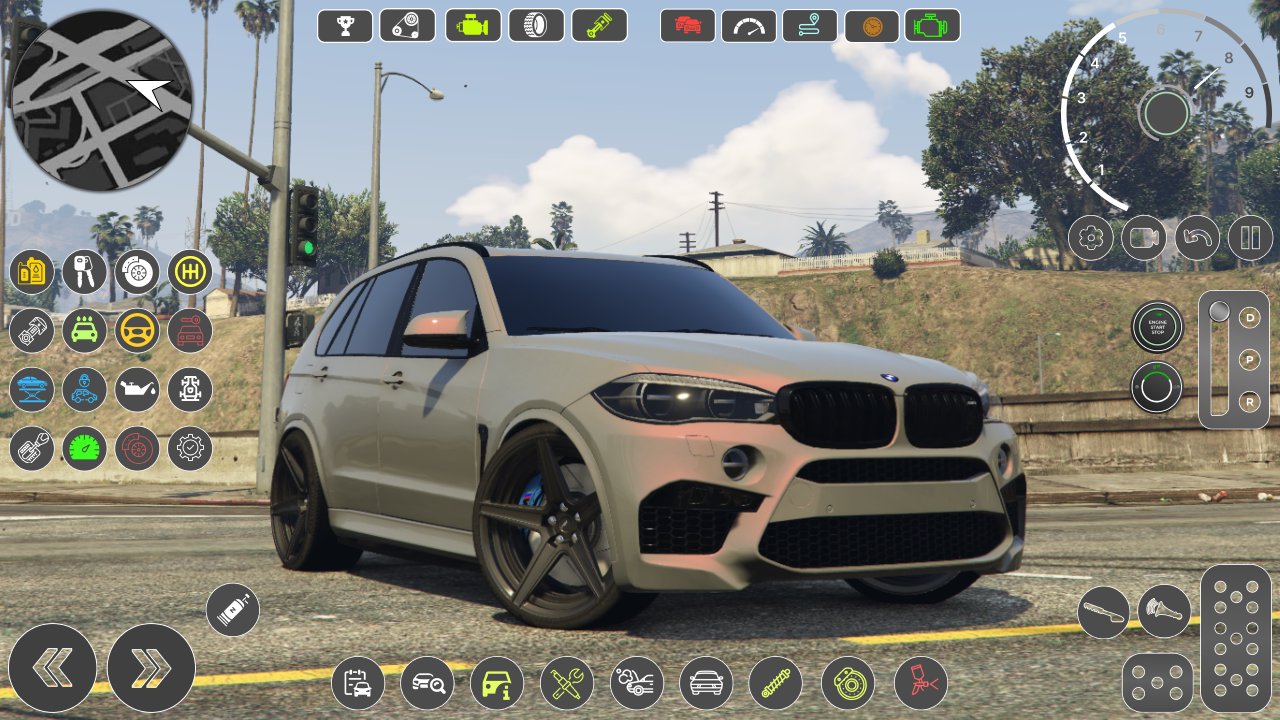Select the trophy icon
Screen dimensions: 1280x720
[345, 25]
